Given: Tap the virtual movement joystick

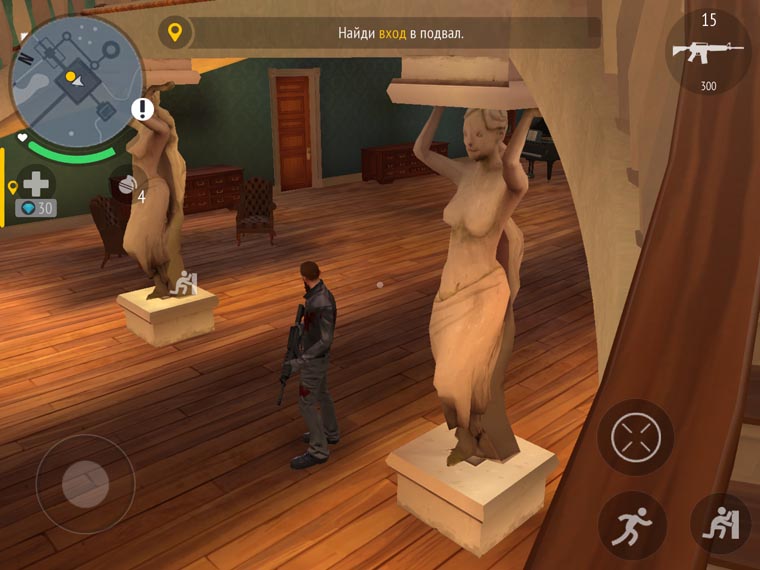Looking at the screenshot, I should coord(85,485).
